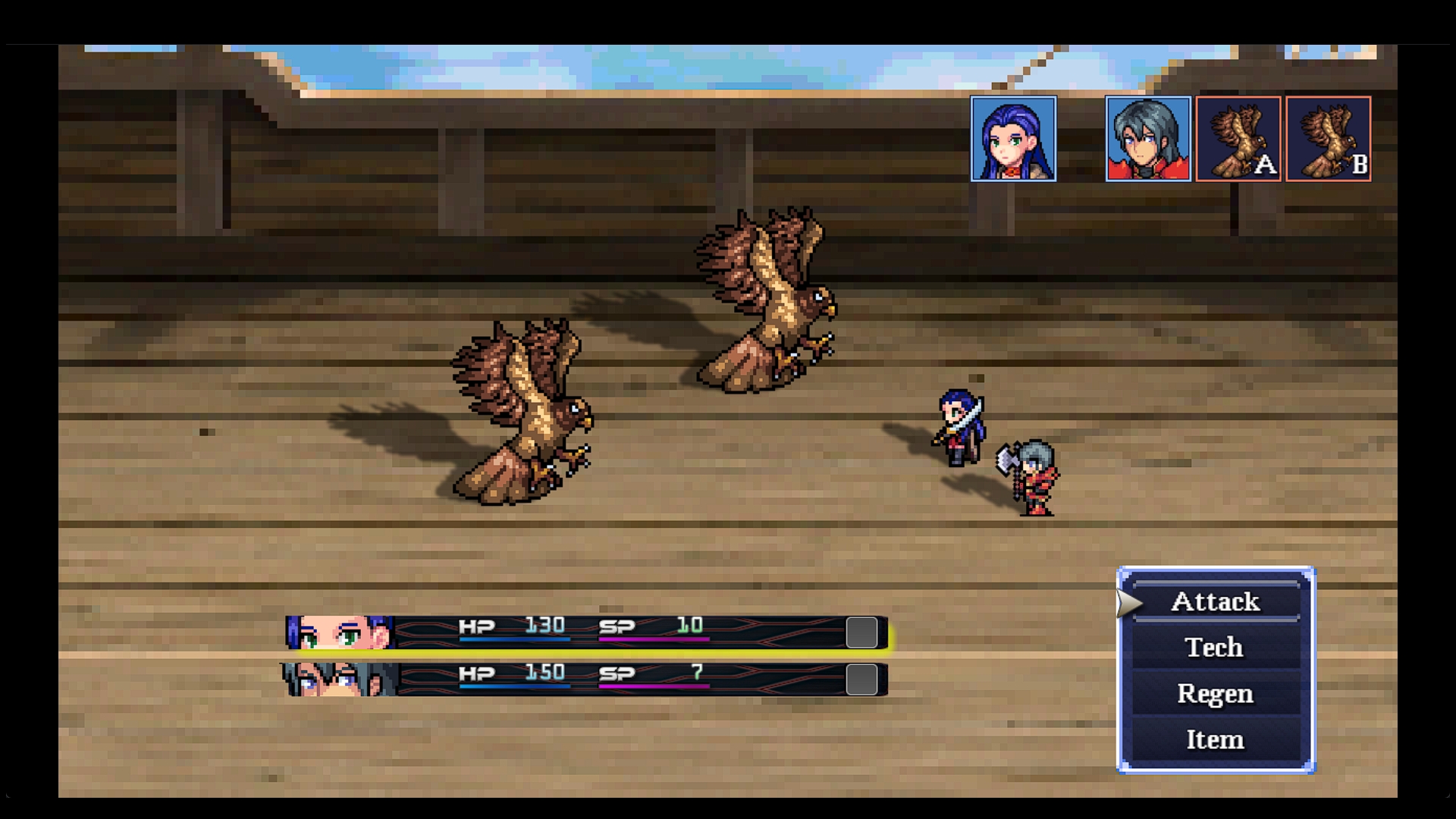Select the blue-haired heroine's status row
Image resolution: width=1456 pixels, height=819 pixels.
[585, 632]
